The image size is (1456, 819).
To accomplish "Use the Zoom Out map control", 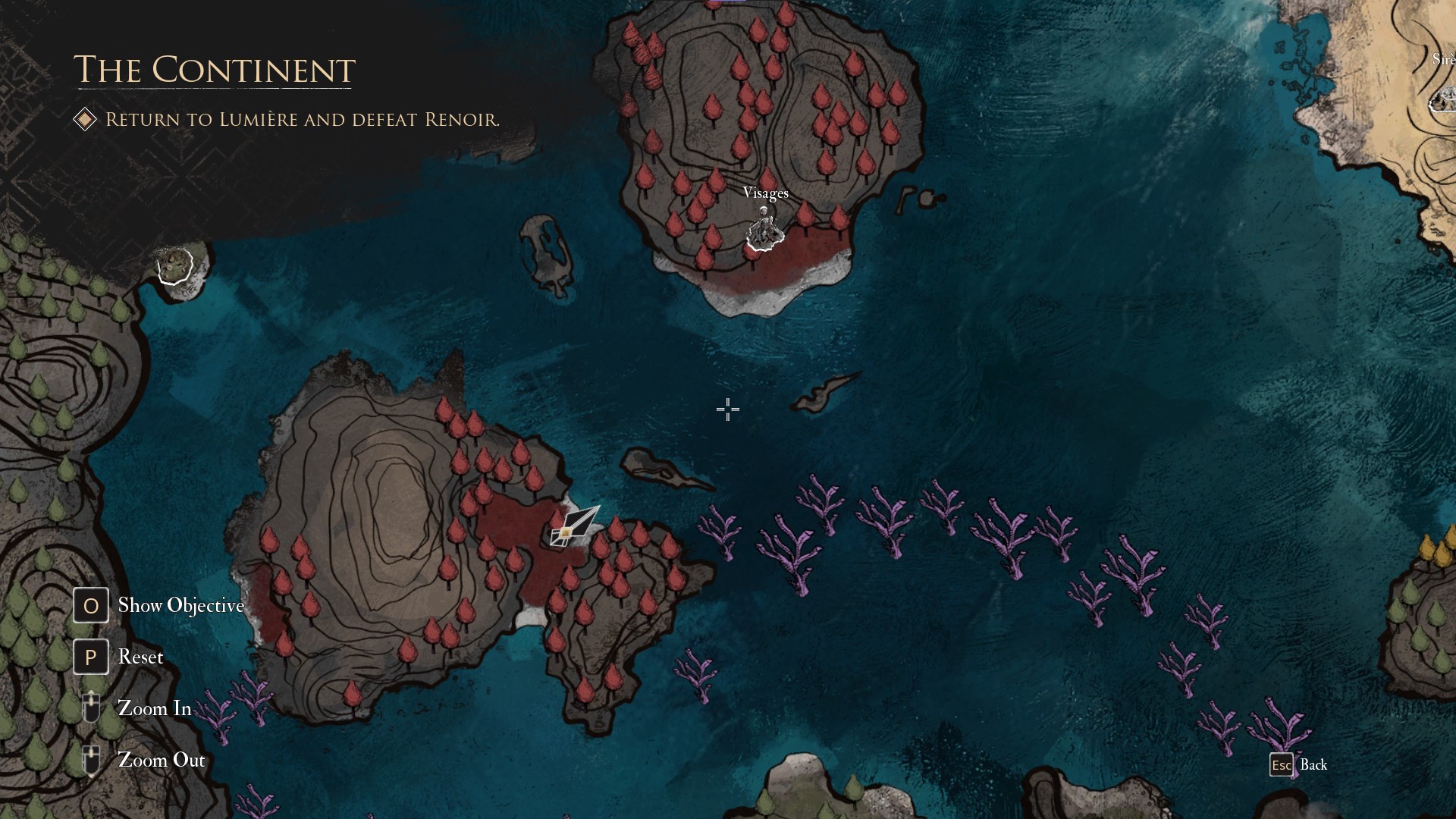I will (x=91, y=759).
